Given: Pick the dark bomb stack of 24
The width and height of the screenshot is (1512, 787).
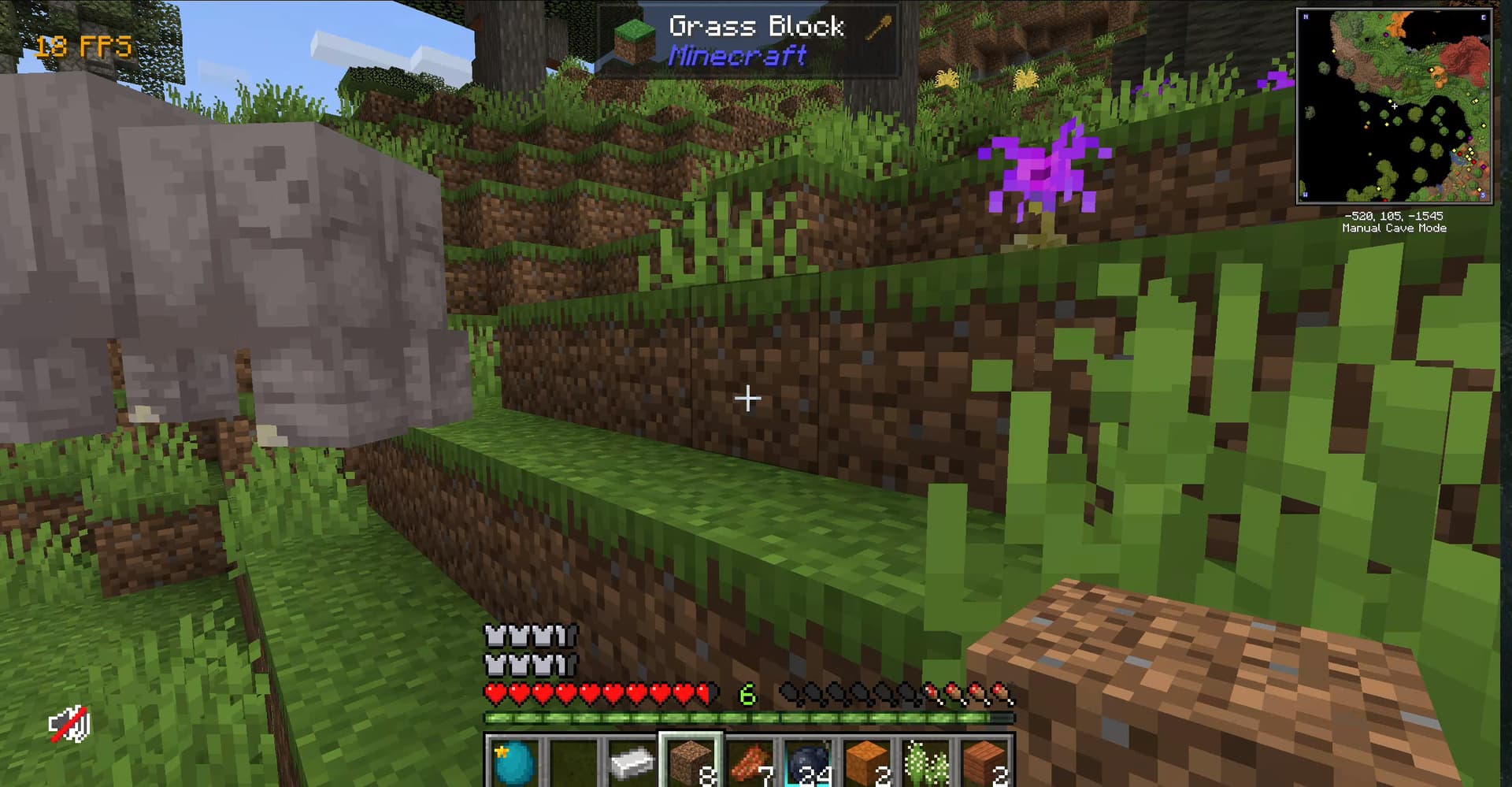Looking at the screenshot, I should pyautogui.click(x=808, y=762).
